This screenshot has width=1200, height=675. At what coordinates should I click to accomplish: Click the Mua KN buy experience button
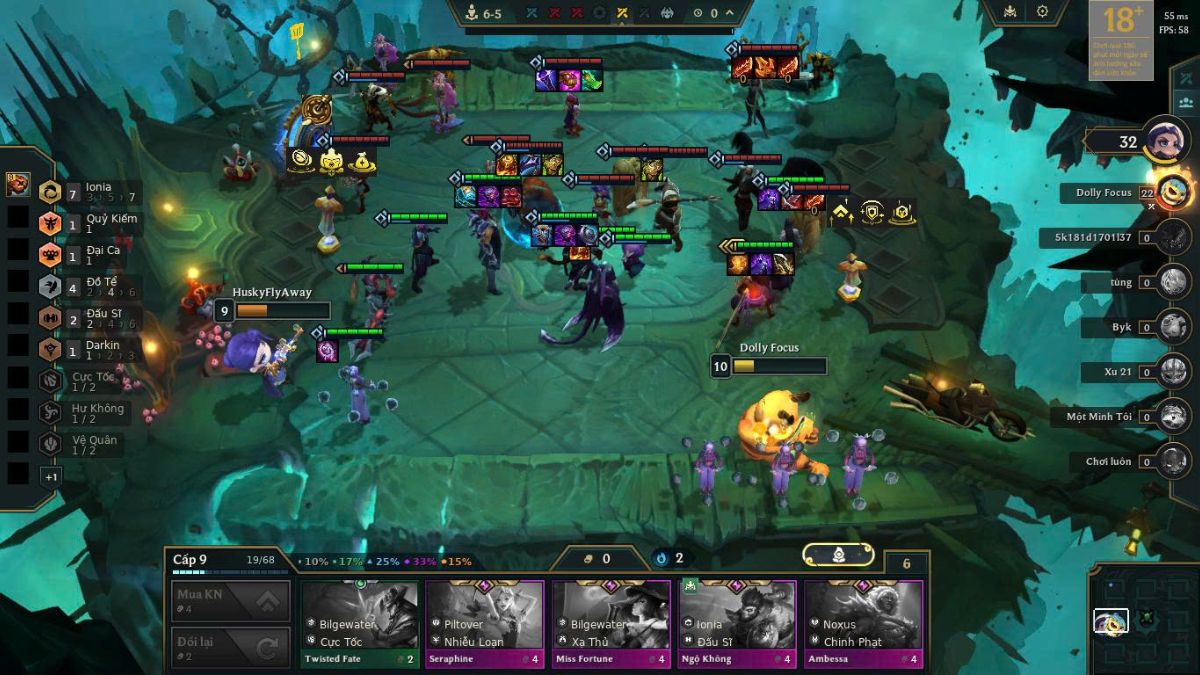click(231, 601)
